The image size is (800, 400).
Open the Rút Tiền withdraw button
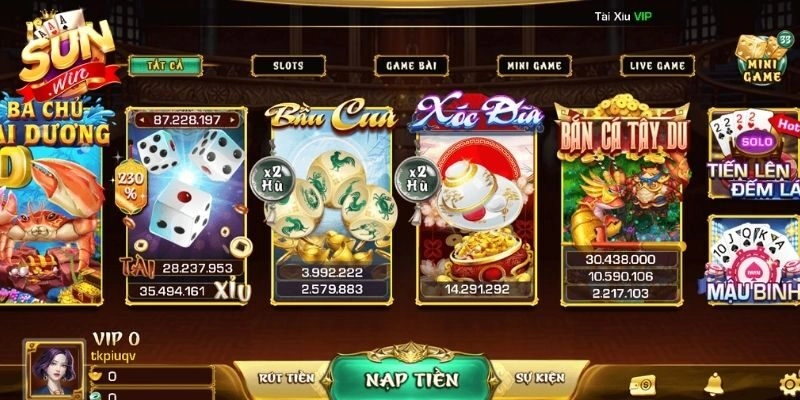[287, 378]
